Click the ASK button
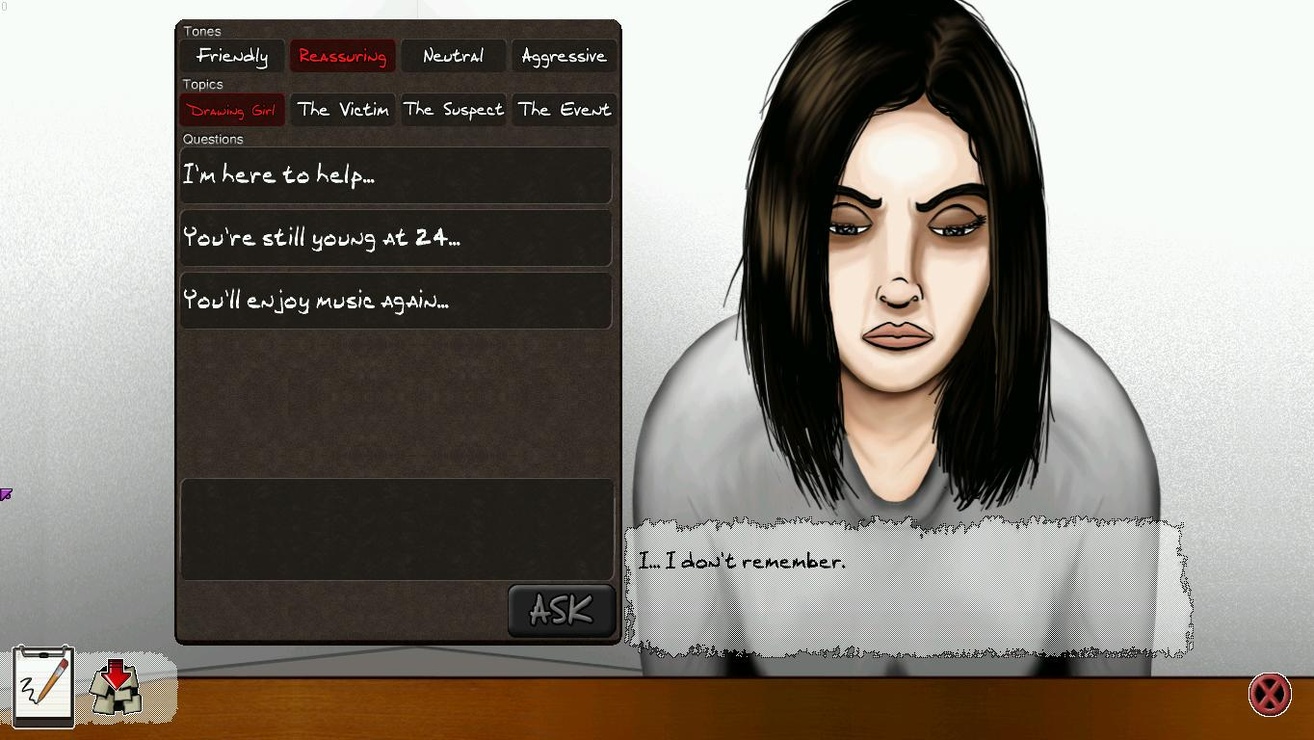The image size is (1314, 740). 561,610
